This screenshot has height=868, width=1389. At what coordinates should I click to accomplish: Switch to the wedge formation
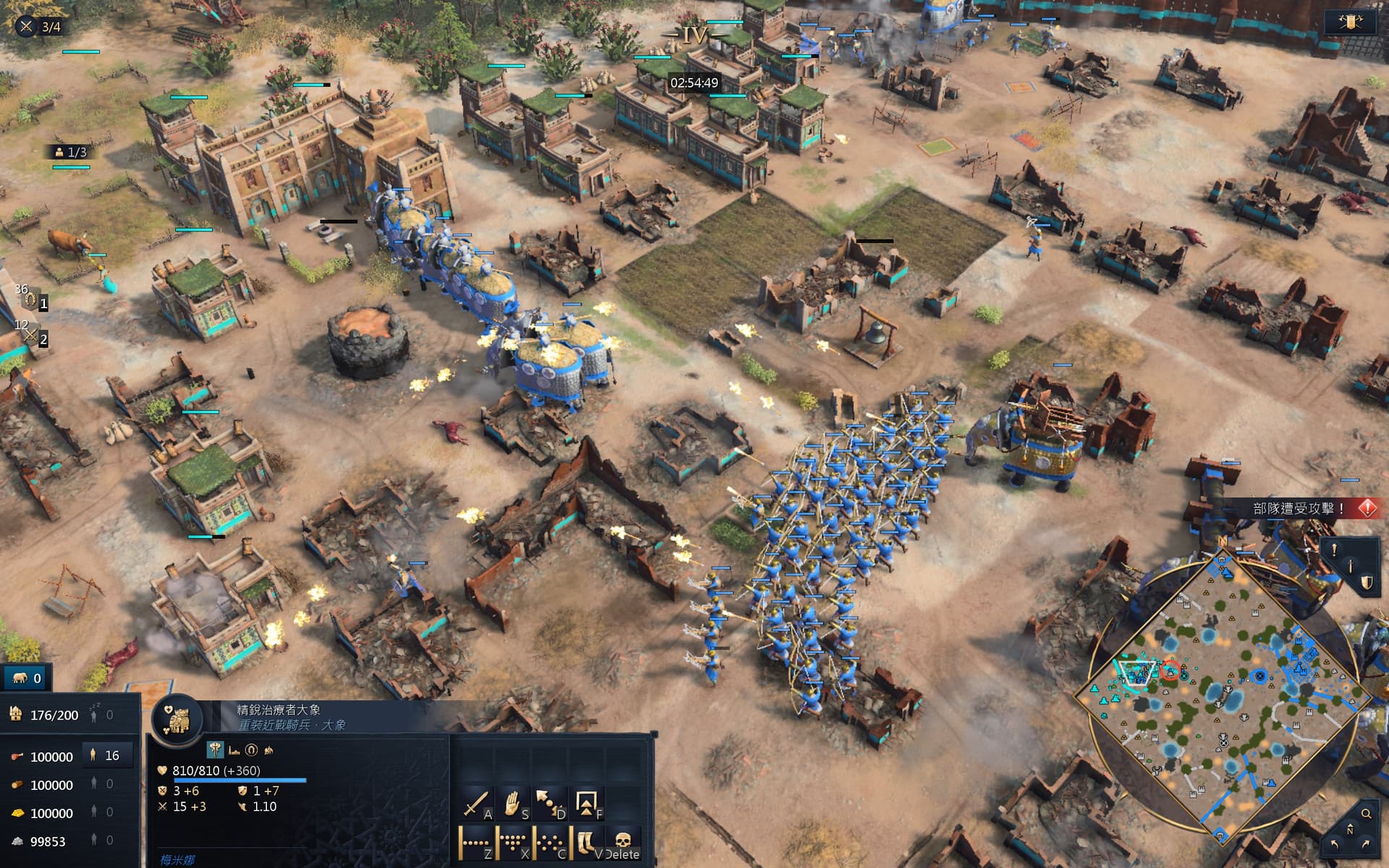click(512, 843)
